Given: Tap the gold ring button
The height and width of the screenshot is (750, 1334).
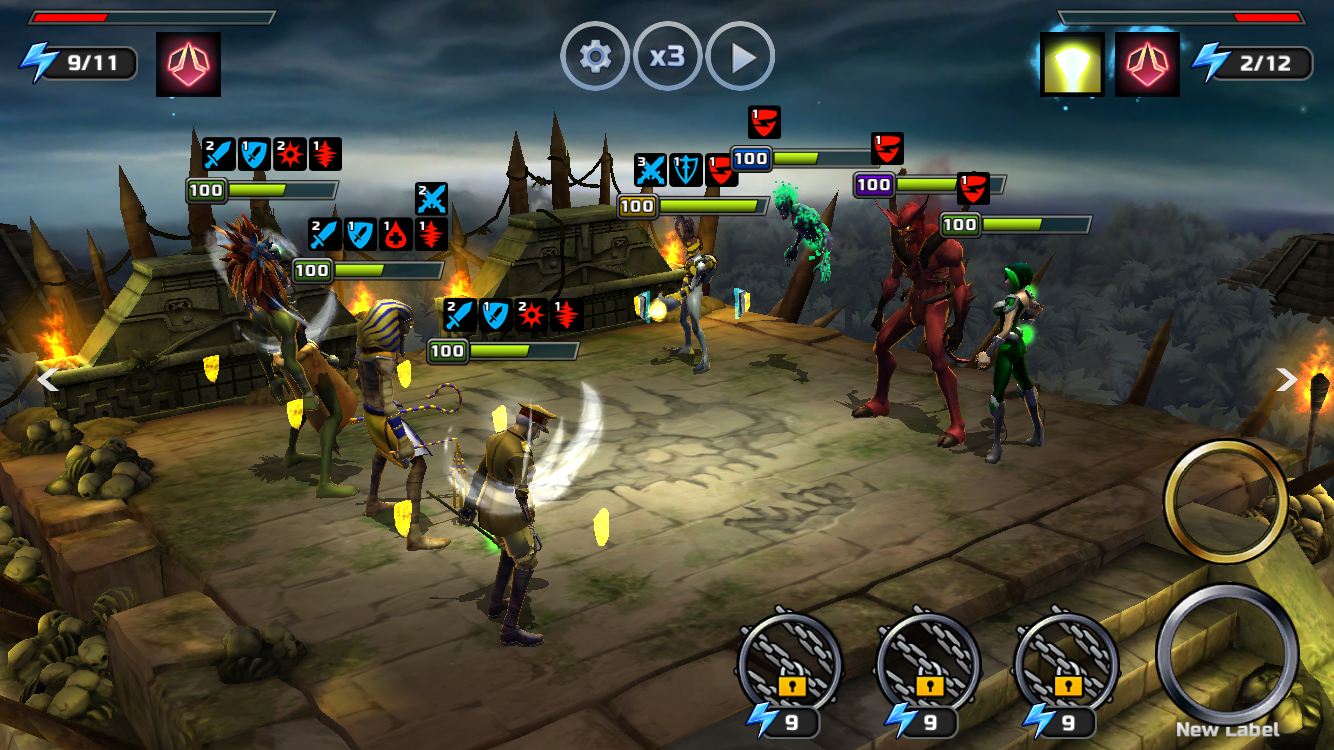Looking at the screenshot, I should [1225, 500].
